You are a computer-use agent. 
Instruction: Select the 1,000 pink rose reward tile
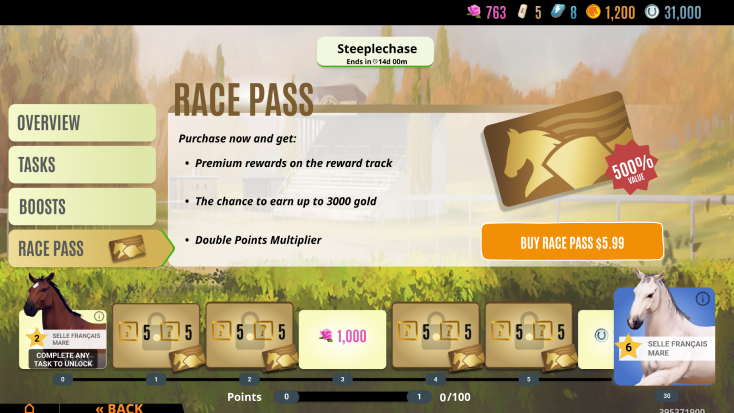point(341,337)
